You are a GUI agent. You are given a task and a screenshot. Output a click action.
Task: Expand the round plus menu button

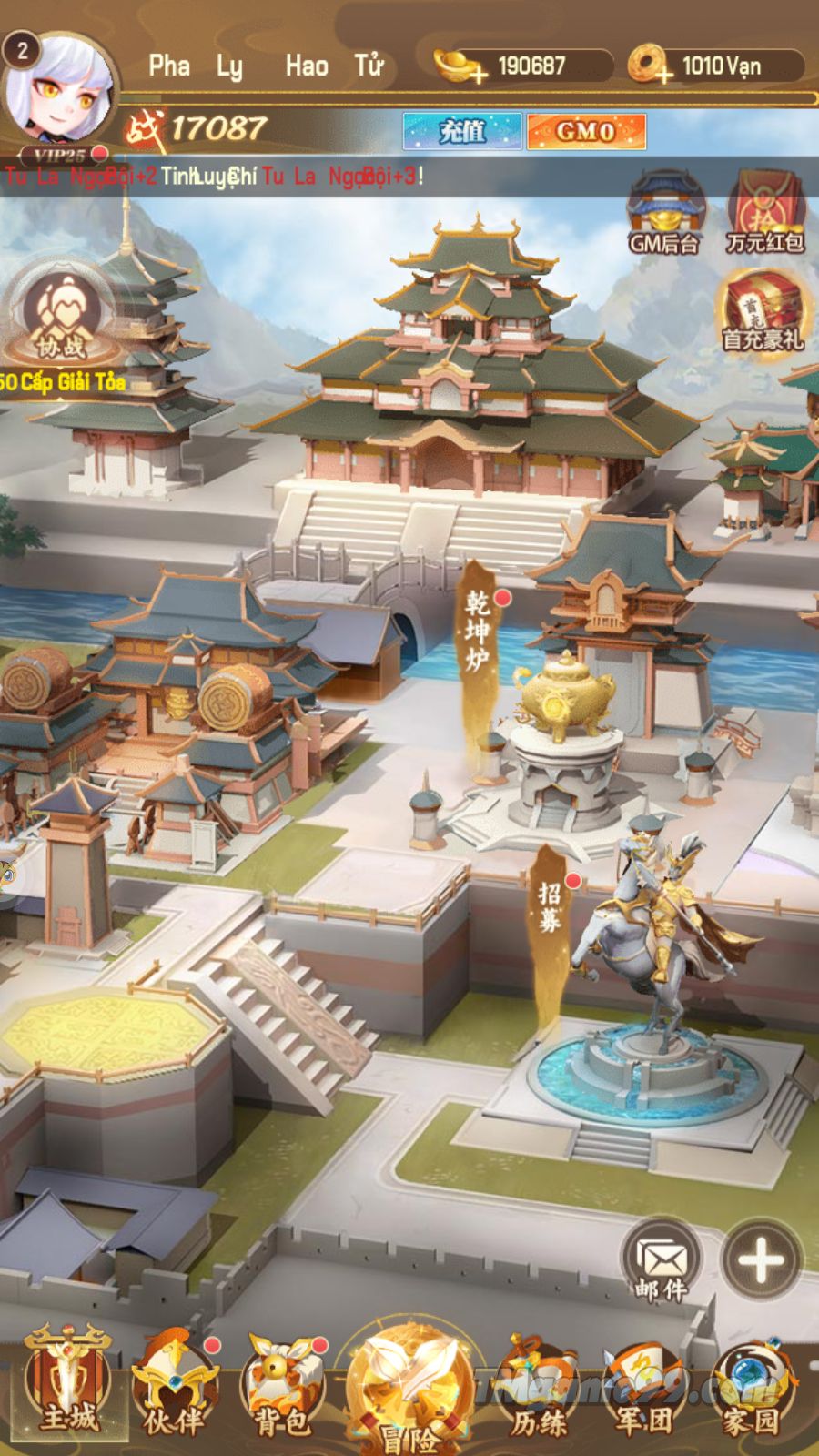coord(761,1259)
